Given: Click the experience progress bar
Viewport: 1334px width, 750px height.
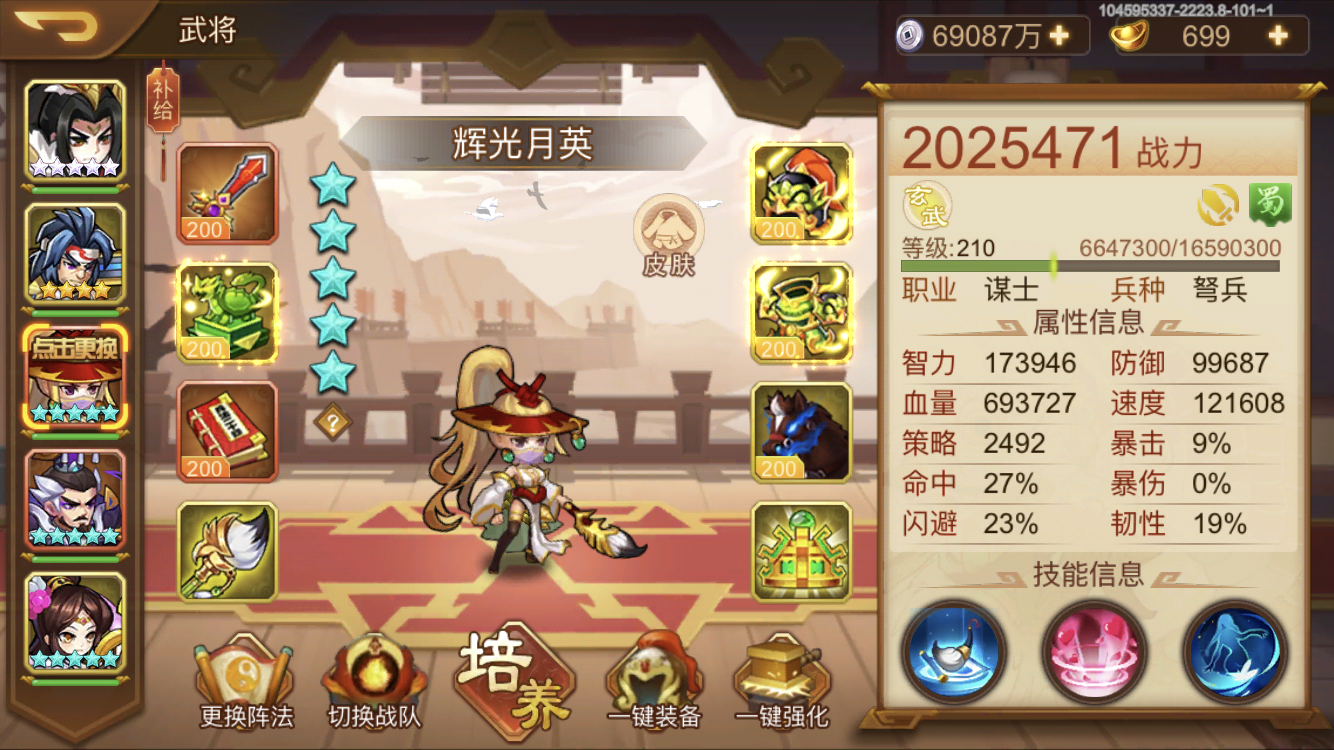Looking at the screenshot, I should point(1090,264).
